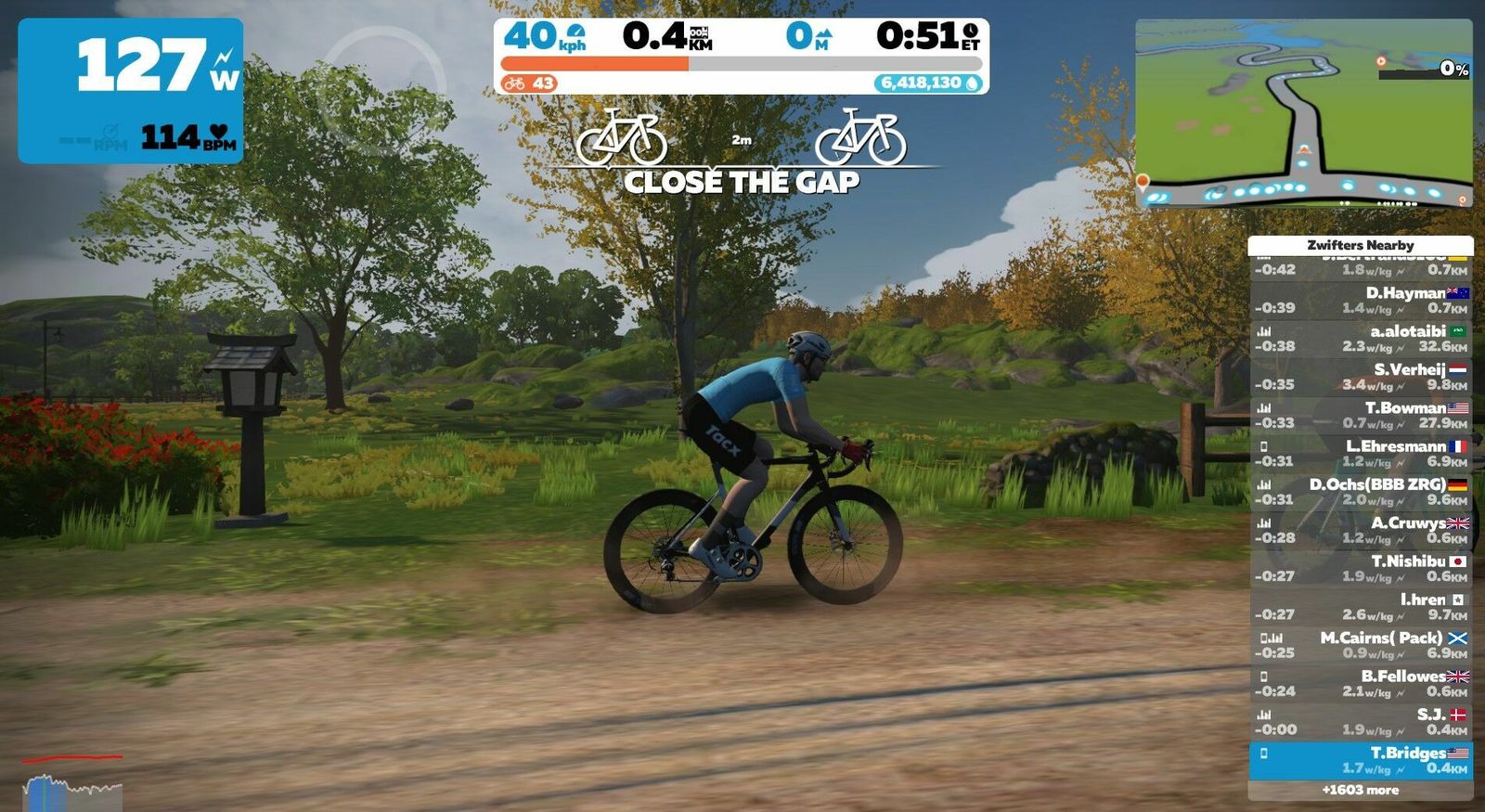Click T.Nishibu's row in Zwifters Nearby
Screen dimensions: 1485x812
[1360, 569]
